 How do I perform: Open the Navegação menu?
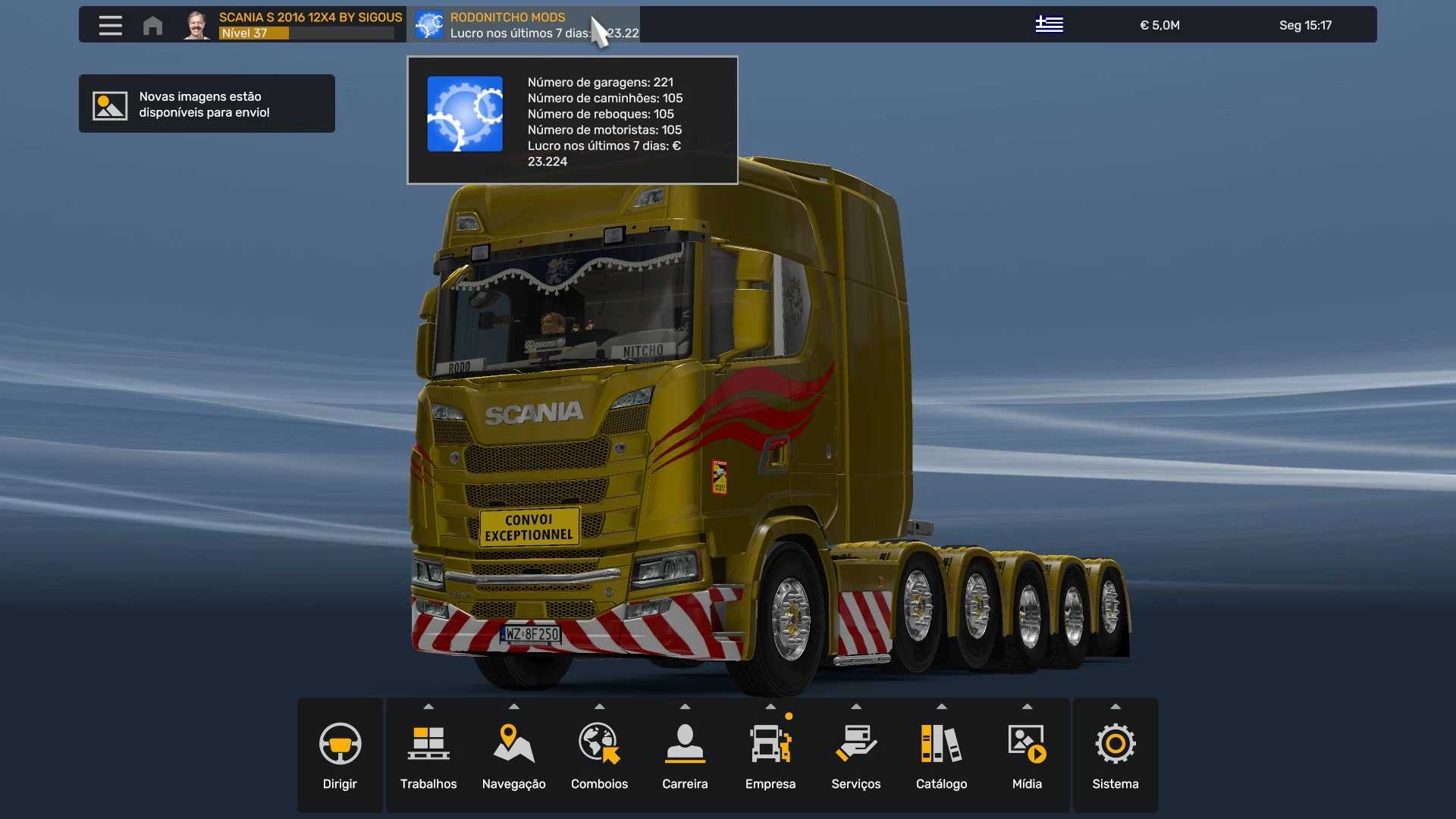tap(513, 755)
